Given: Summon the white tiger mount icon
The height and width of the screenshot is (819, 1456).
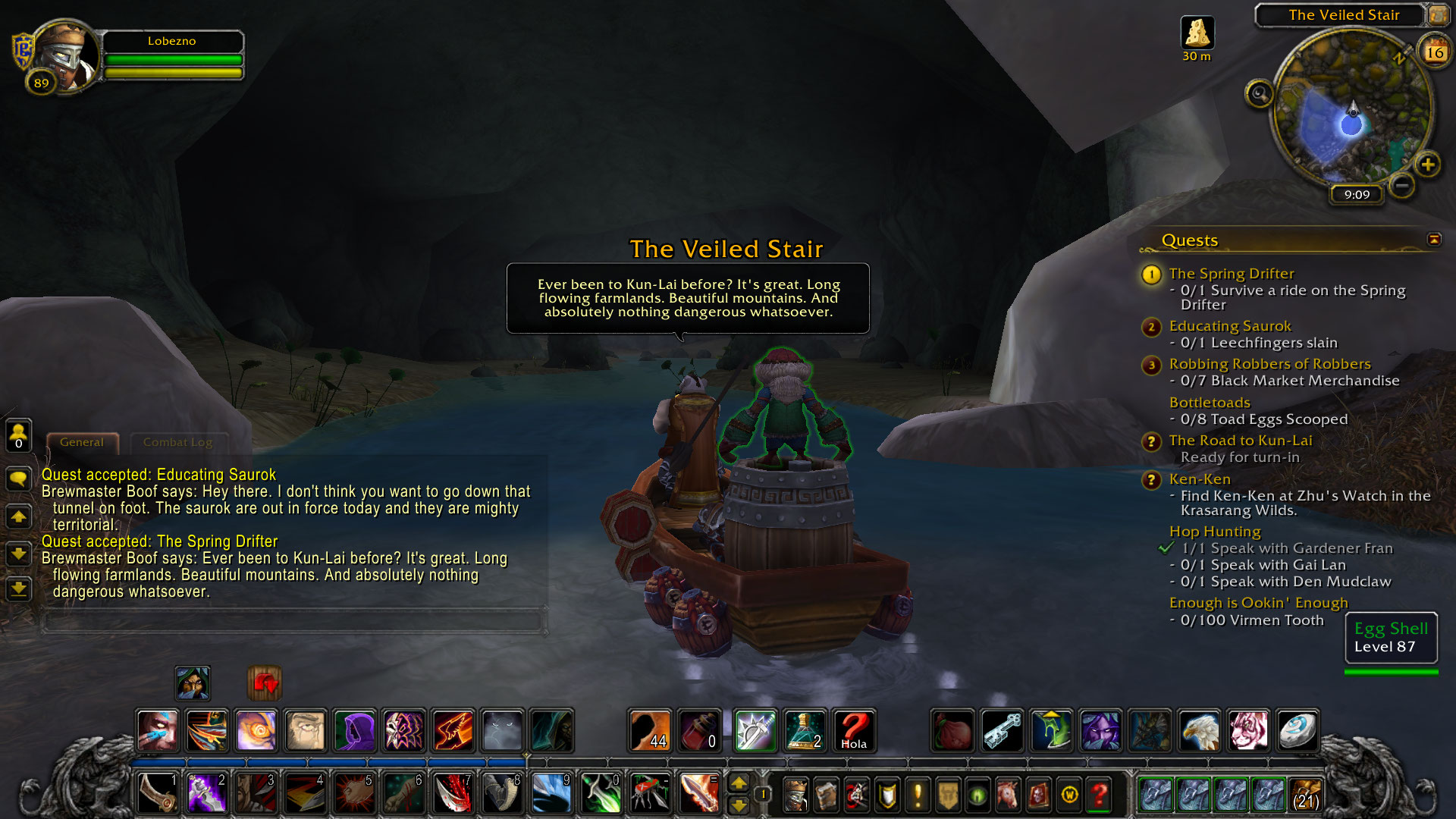Looking at the screenshot, I should click(x=1247, y=730).
